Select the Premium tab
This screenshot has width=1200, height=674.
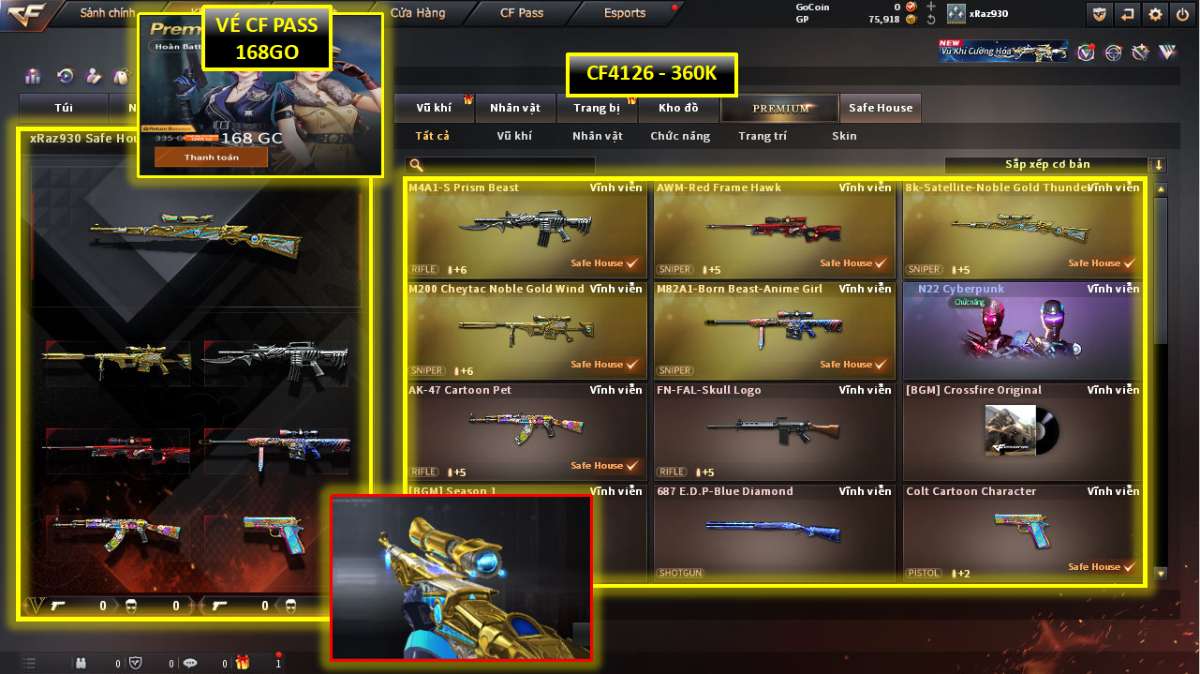[x=781, y=108]
